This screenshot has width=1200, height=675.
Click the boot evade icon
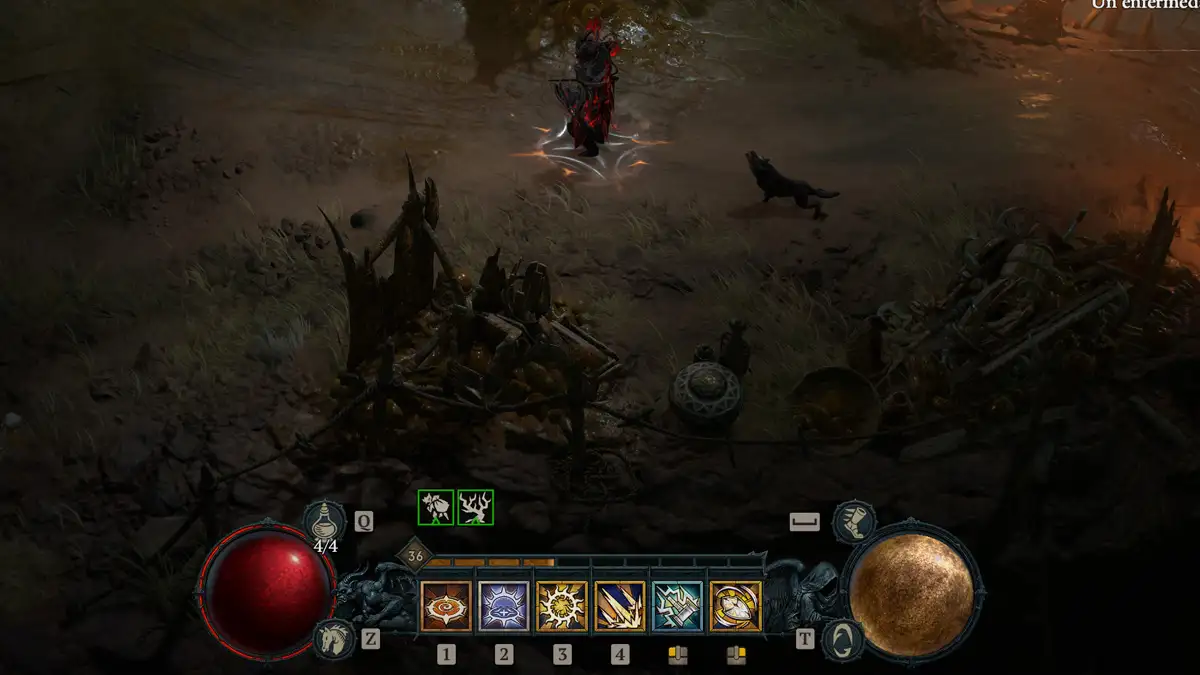pyautogui.click(x=853, y=521)
